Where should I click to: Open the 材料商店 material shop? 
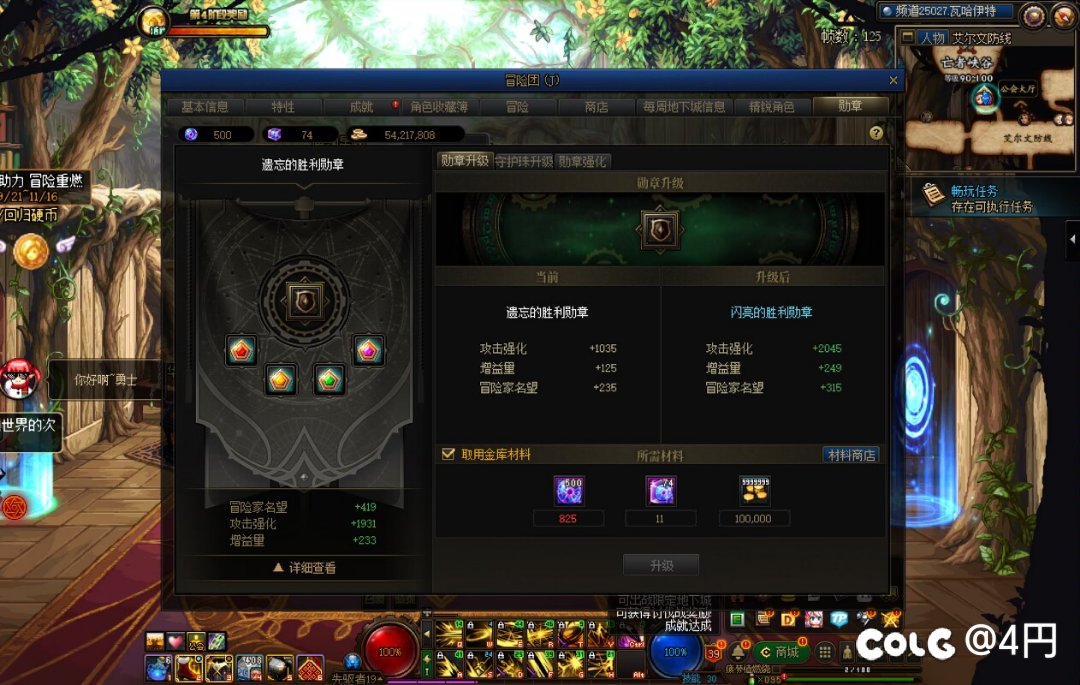click(851, 455)
